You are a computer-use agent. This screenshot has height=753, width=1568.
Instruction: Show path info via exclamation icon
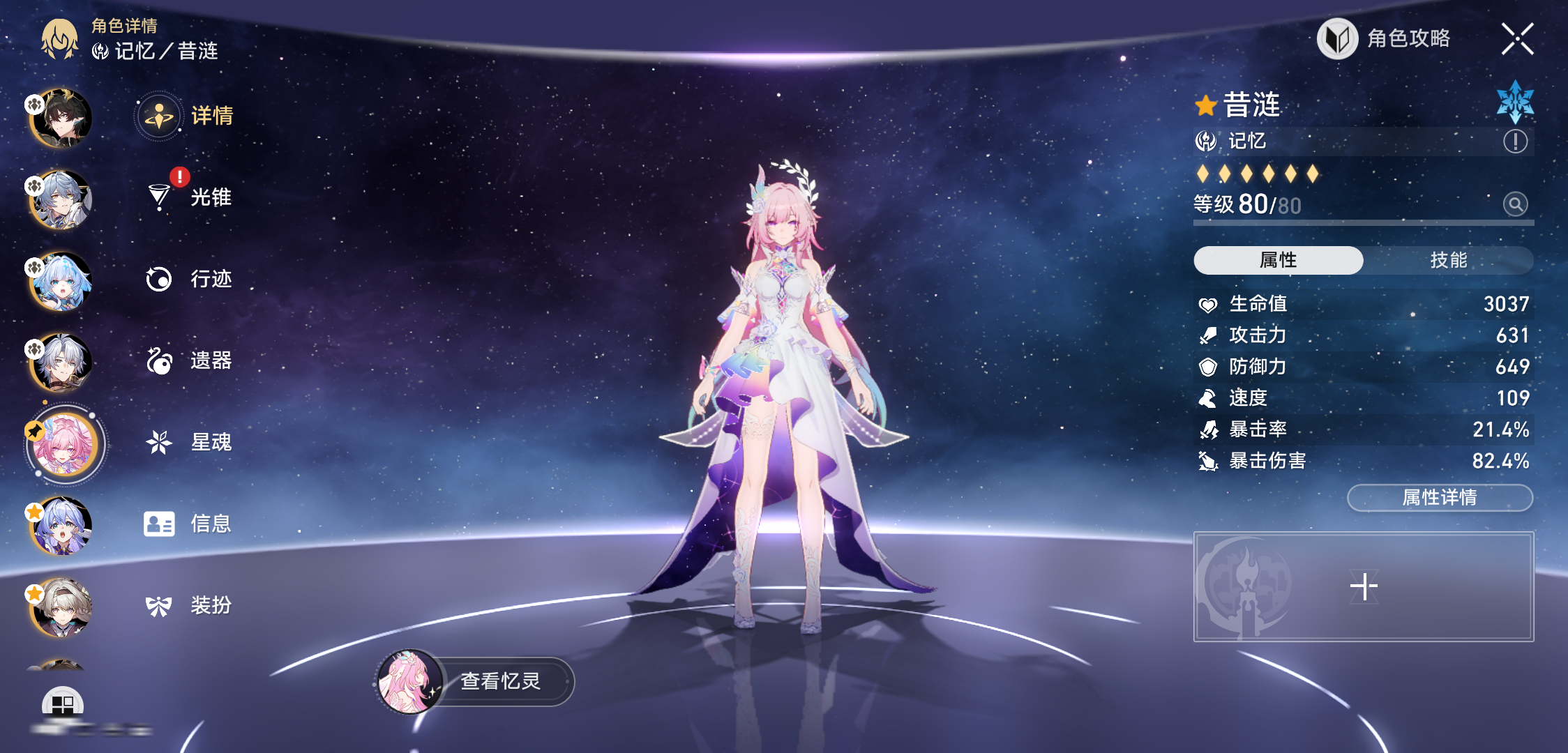(x=1515, y=142)
